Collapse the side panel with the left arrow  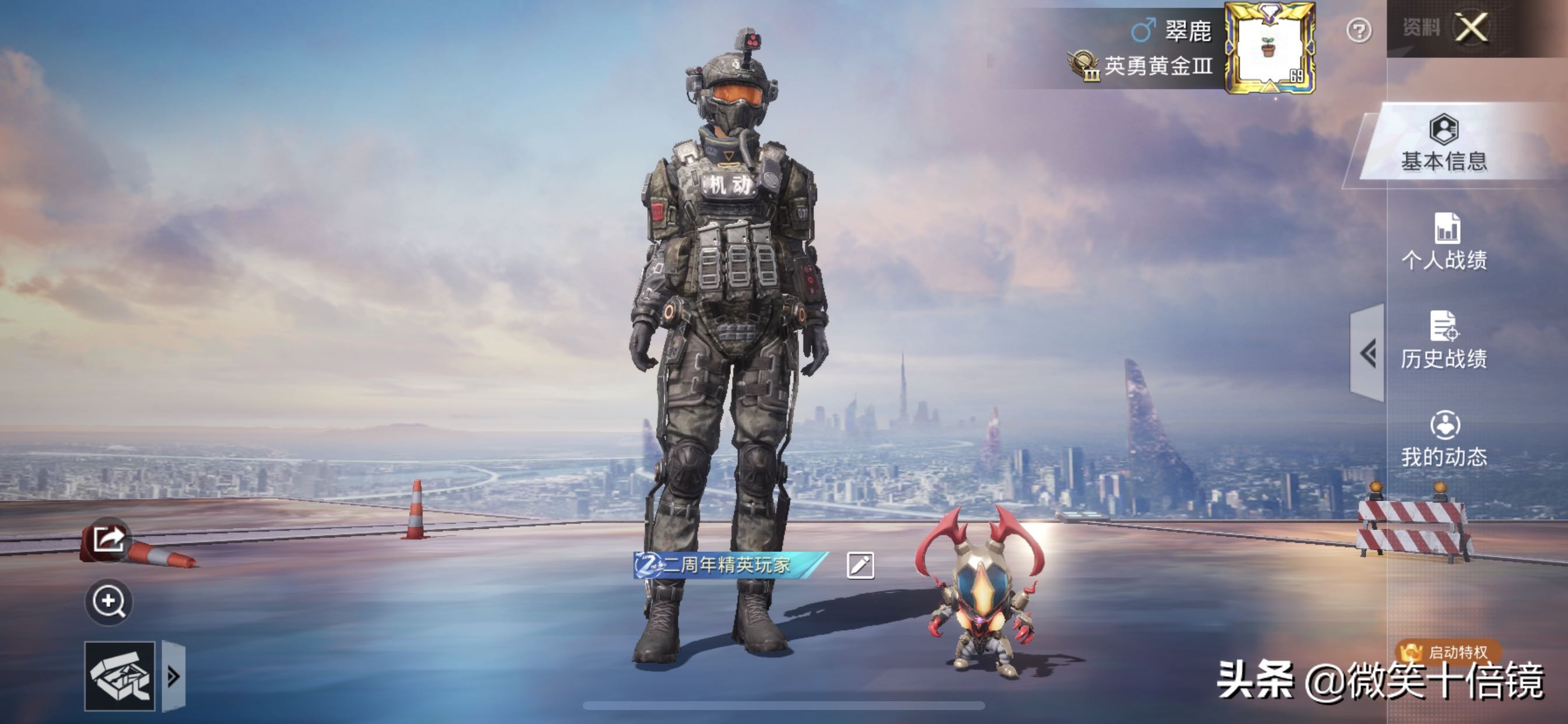[1368, 353]
